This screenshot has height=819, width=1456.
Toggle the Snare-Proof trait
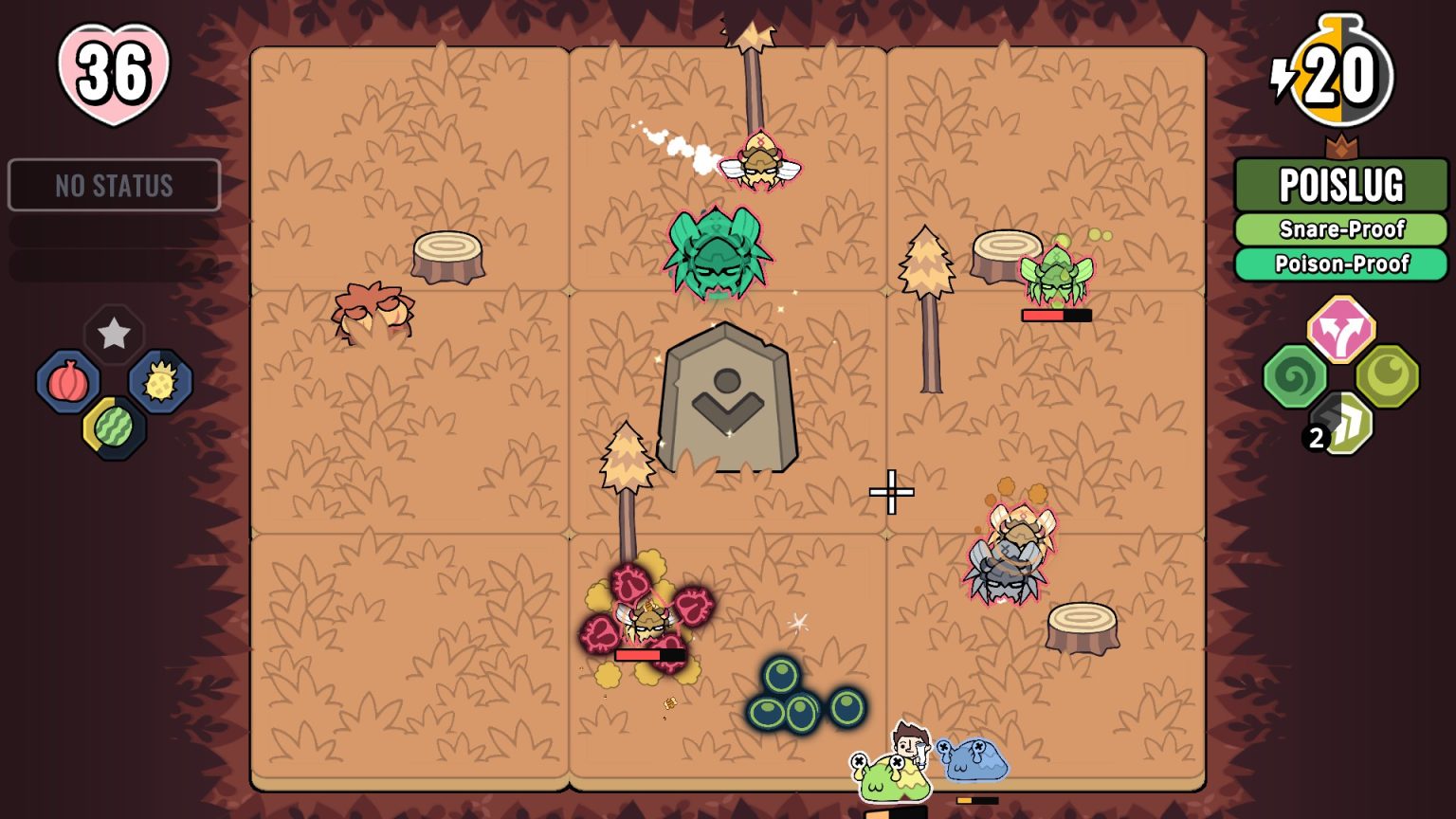(x=1341, y=229)
